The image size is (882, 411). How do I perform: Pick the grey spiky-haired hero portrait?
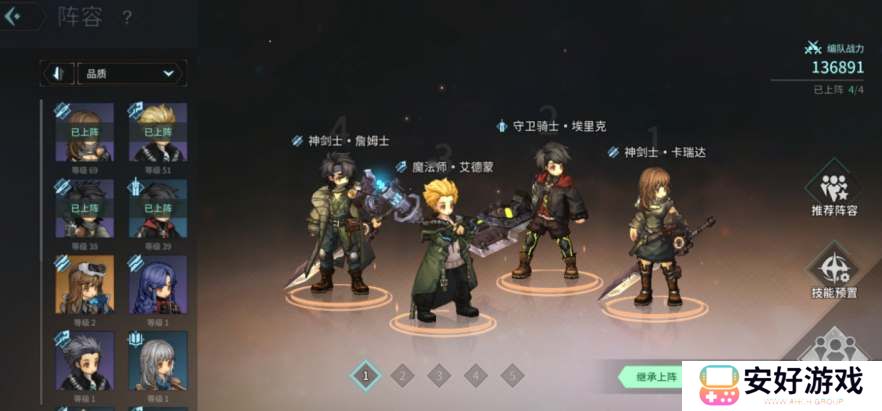point(85,360)
